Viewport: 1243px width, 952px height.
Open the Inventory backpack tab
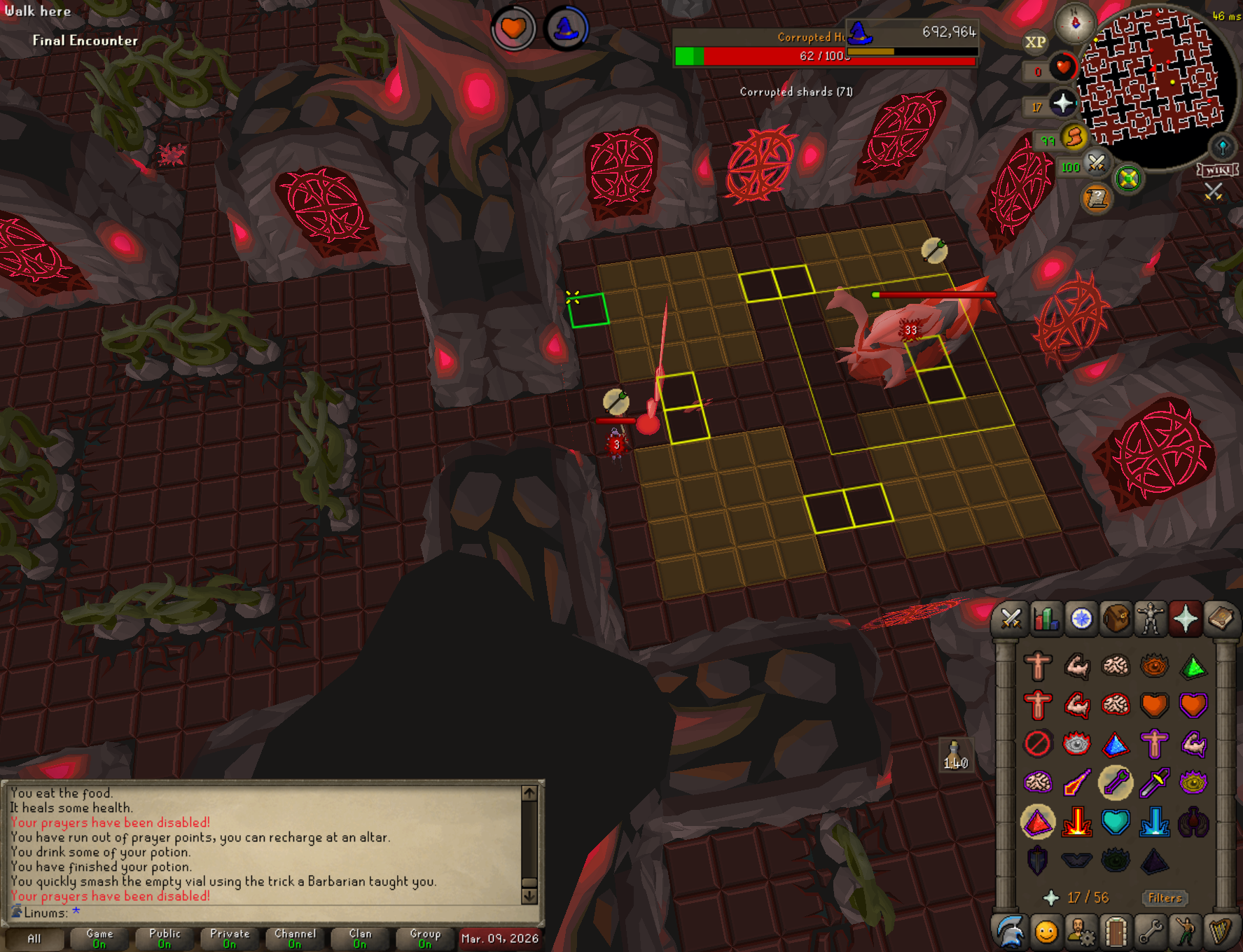pos(1116,619)
